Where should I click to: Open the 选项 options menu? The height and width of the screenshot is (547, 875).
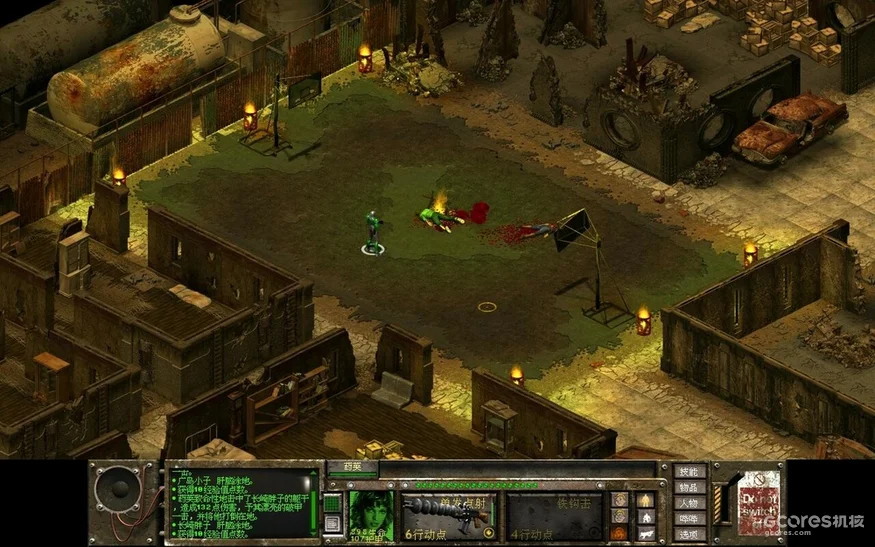click(690, 535)
